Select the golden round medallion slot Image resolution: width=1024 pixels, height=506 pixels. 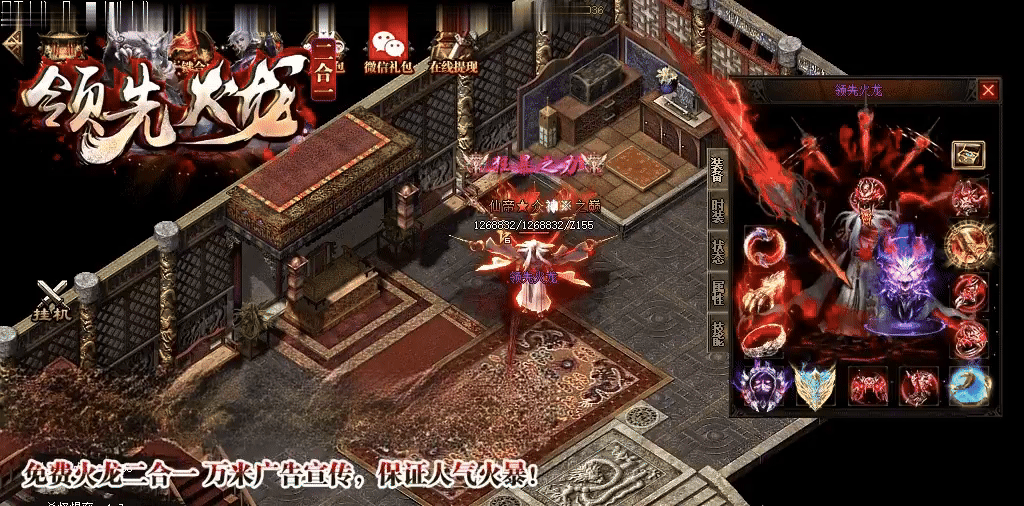(969, 243)
